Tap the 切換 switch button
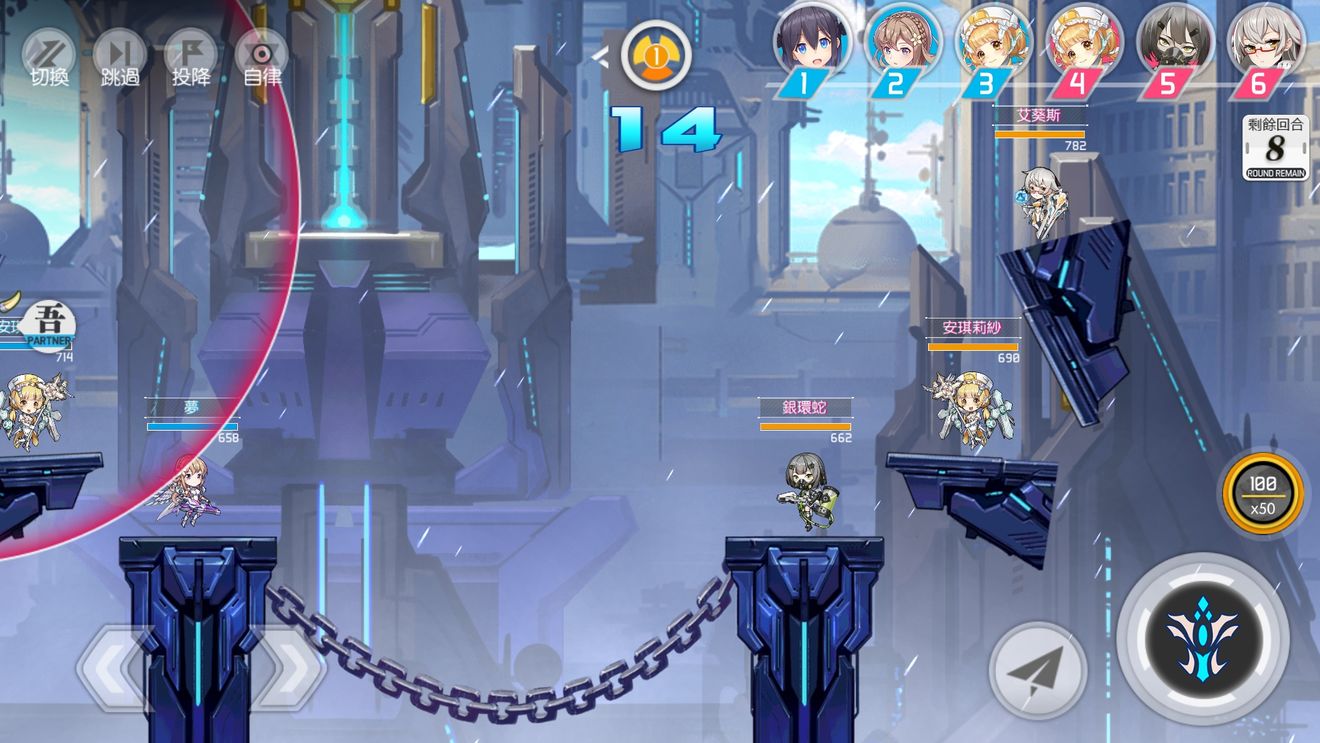Screen dimensions: 1320x743 click(x=49, y=56)
